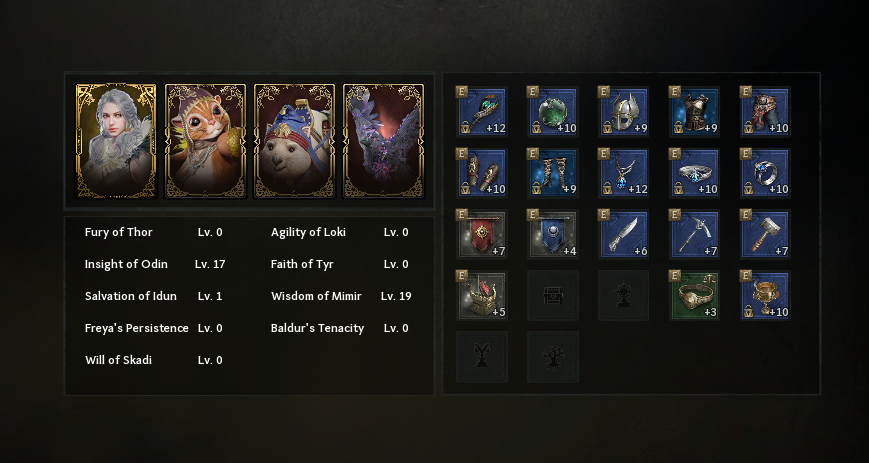869x463 pixels.
Task: Open the chest armor +9 slot
Action: tap(695, 112)
